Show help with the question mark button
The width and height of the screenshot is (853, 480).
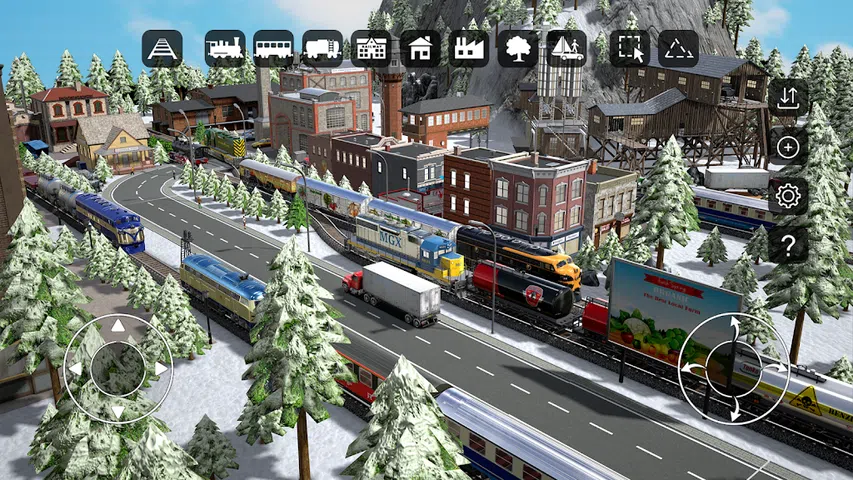click(788, 244)
